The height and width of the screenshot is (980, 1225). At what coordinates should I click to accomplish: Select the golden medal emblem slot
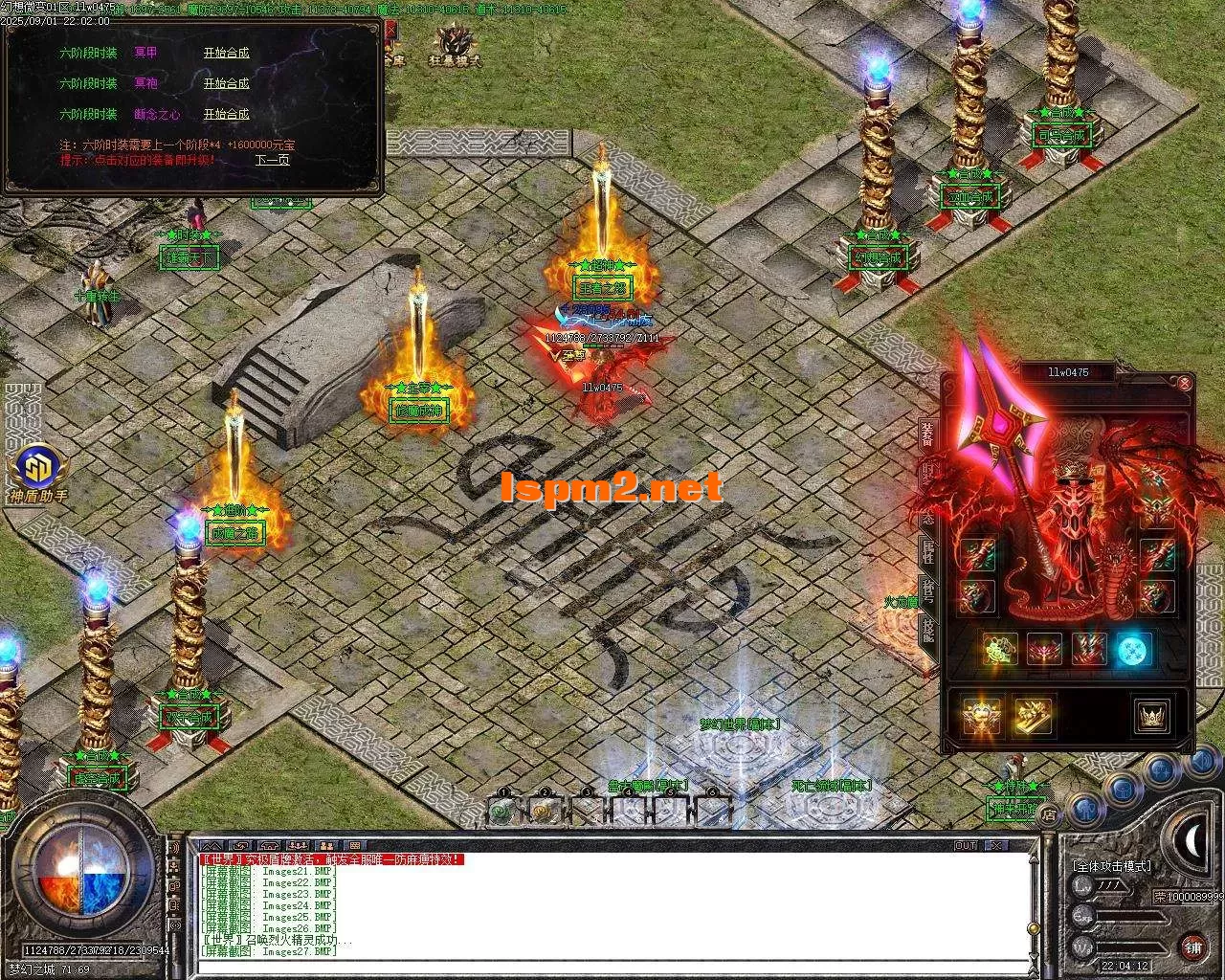[981, 716]
